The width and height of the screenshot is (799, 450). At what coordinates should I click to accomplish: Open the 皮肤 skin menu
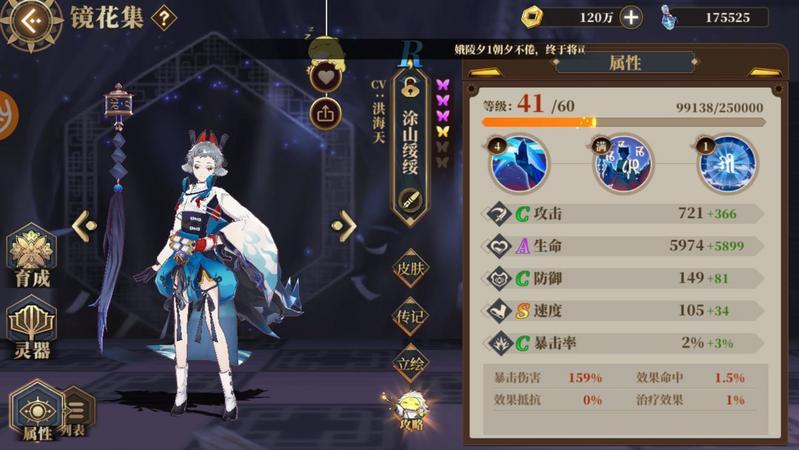[411, 268]
